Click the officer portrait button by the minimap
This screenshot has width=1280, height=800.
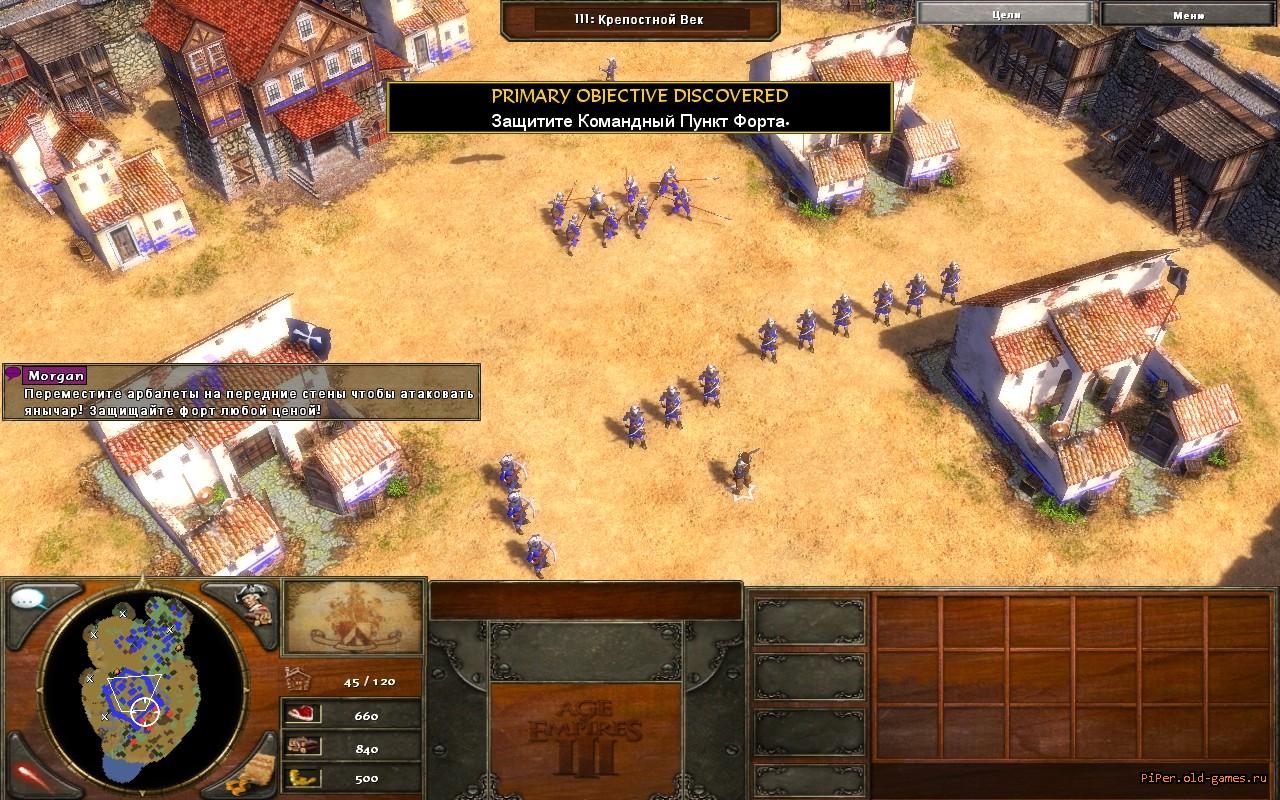coord(252,603)
